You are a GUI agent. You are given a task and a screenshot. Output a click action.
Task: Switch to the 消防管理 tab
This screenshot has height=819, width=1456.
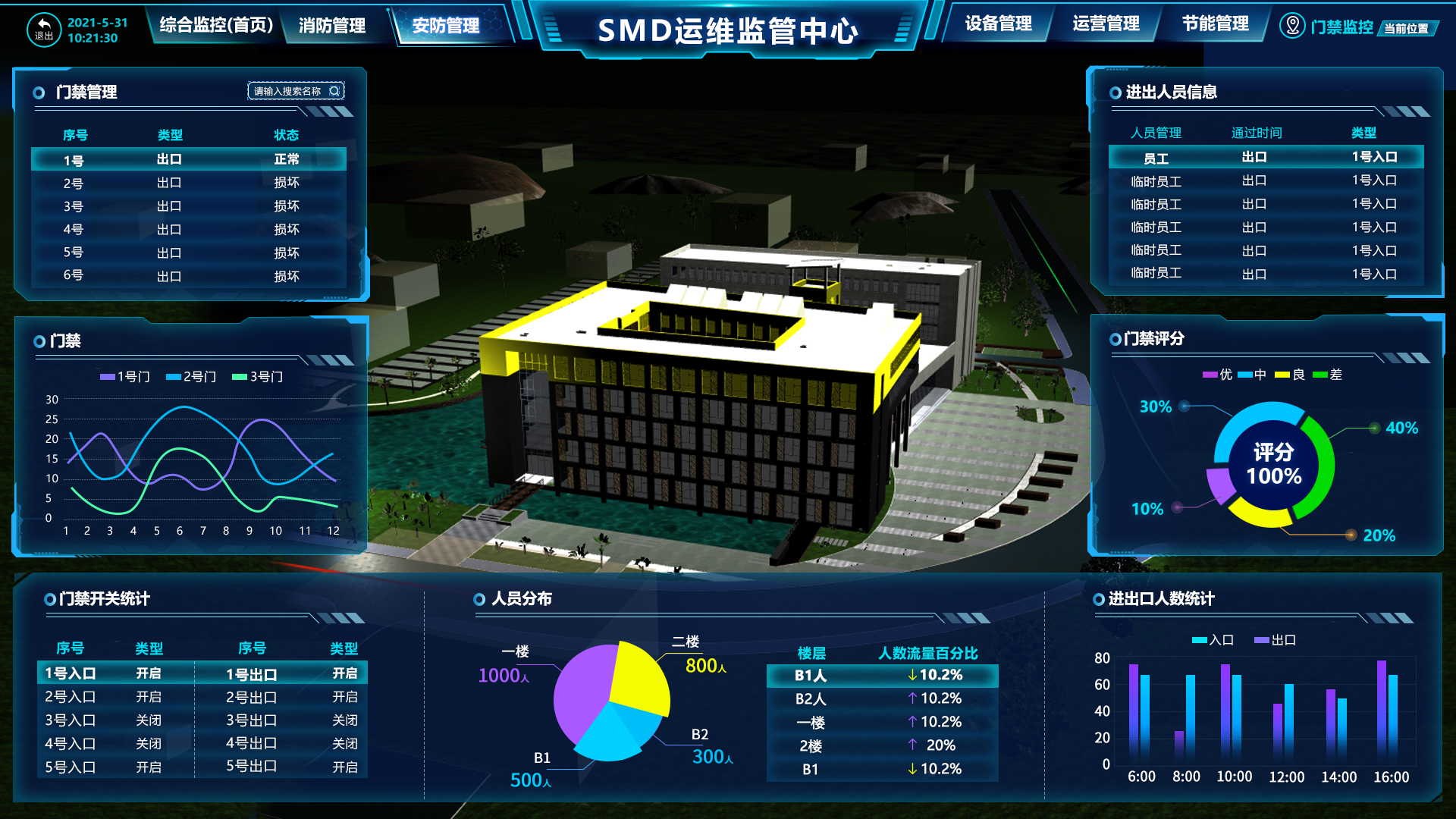coord(332,24)
